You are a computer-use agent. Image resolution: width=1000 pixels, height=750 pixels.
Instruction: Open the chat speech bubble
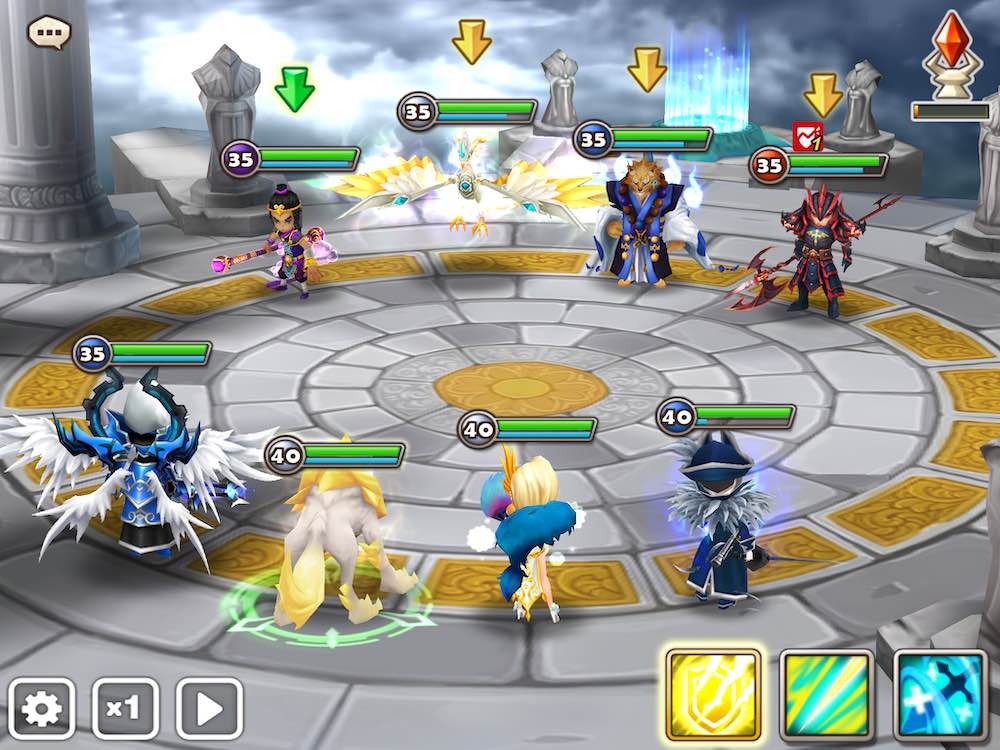[x=47, y=32]
